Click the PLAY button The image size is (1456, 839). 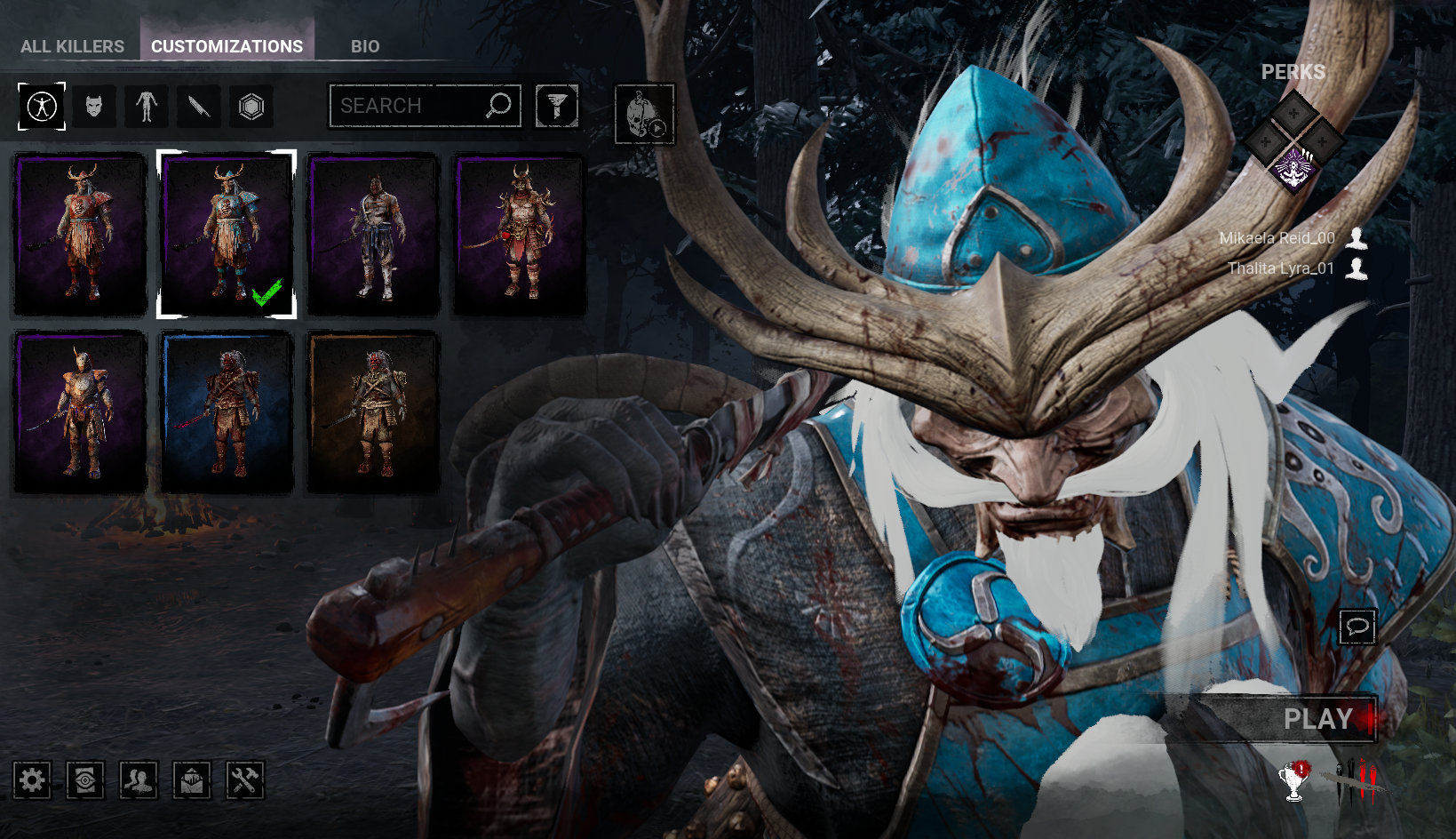[1317, 718]
